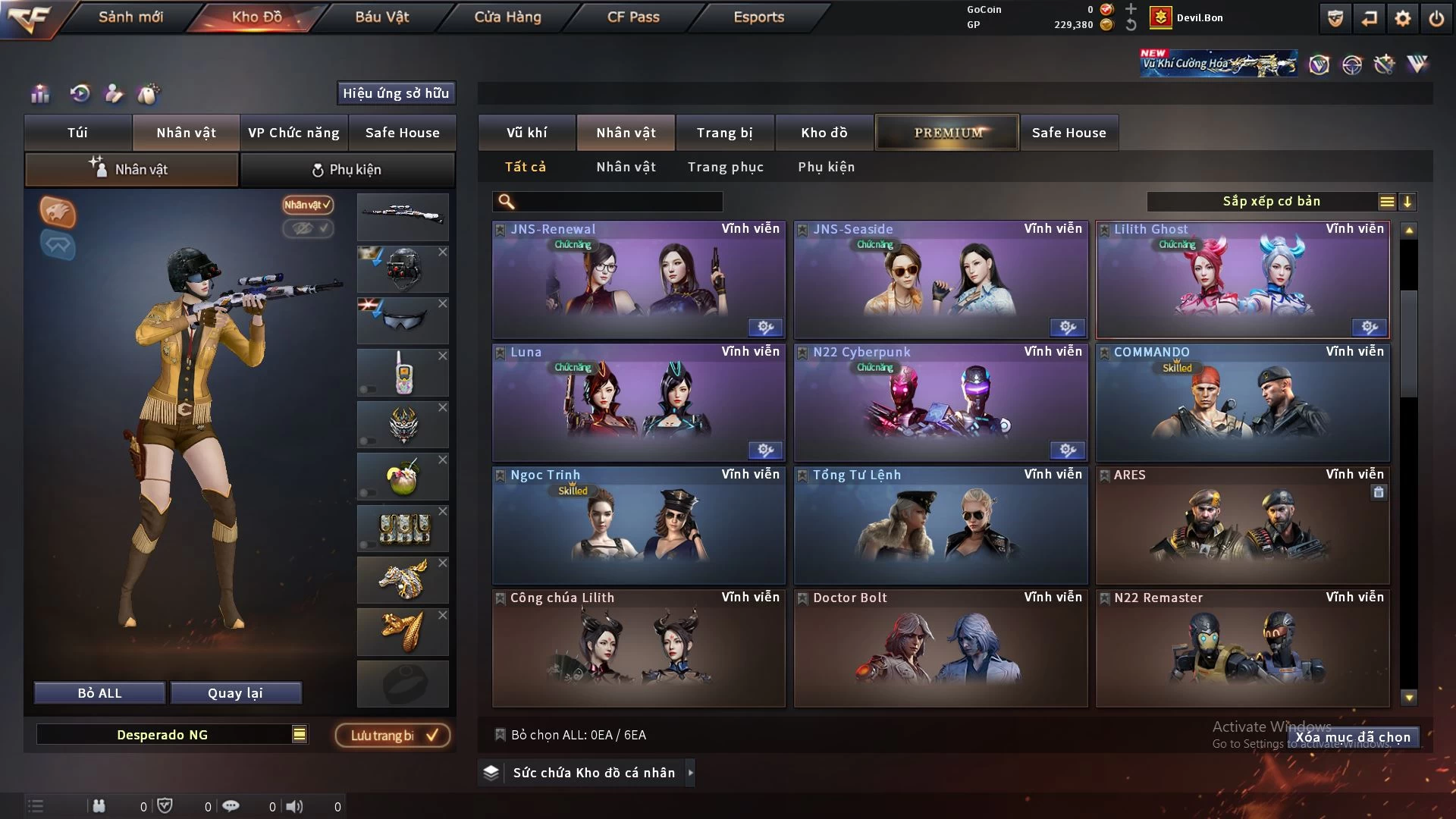
Task: Open the Trang bị tab
Action: tap(724, 133)
